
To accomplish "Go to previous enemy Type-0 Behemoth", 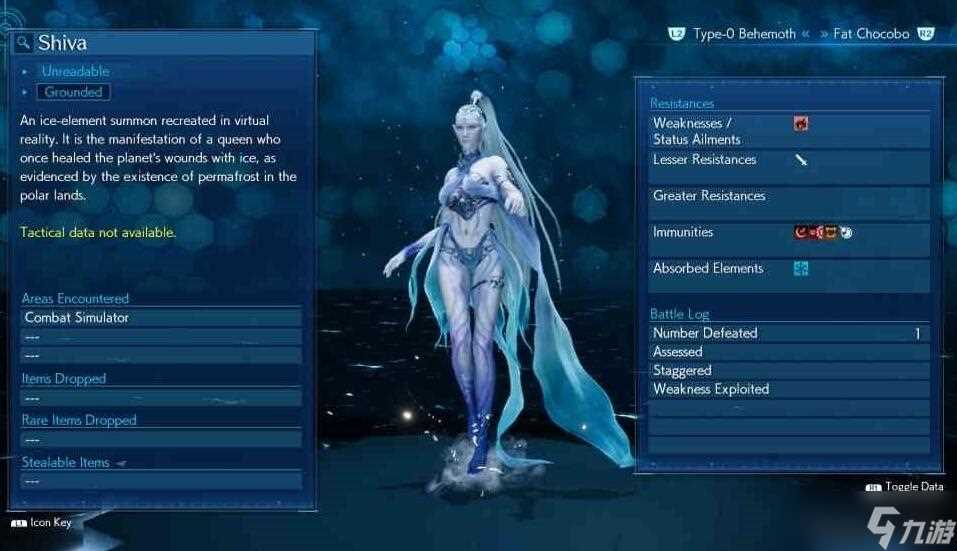I will (743, 34).
